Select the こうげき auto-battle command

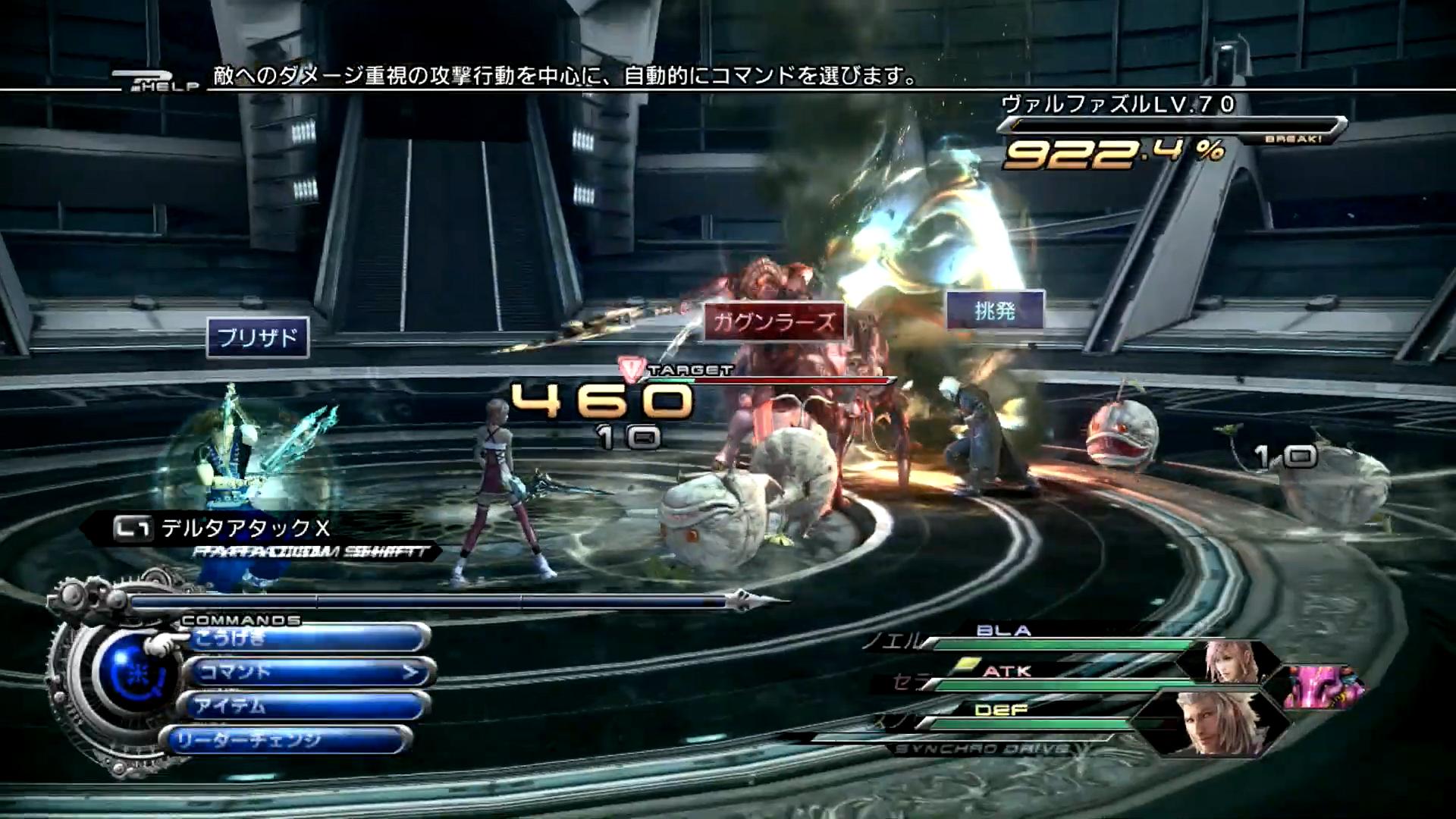(x=307, y=639)
